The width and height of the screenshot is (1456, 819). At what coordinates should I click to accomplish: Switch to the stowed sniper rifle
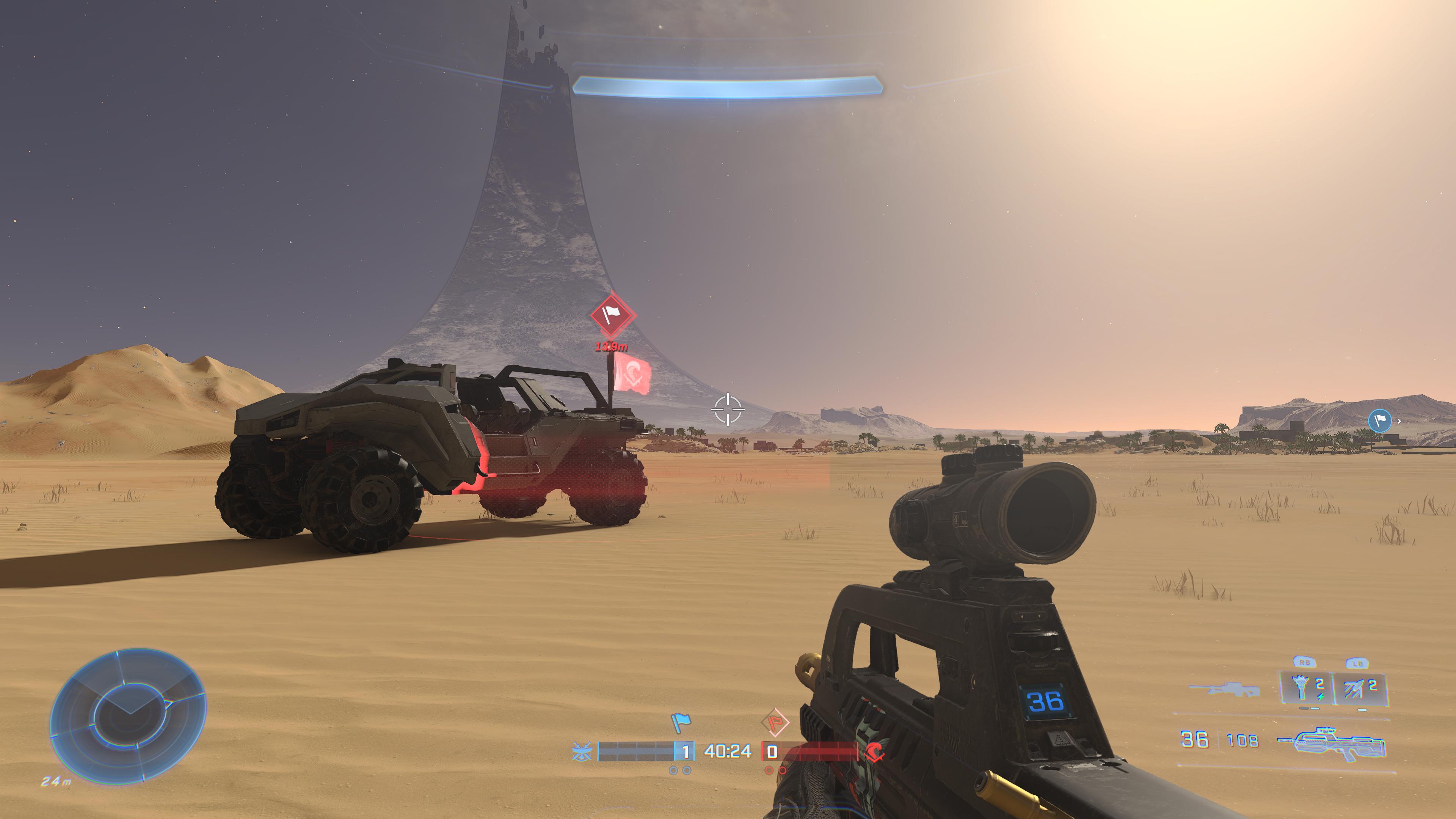click(1224, 690)
